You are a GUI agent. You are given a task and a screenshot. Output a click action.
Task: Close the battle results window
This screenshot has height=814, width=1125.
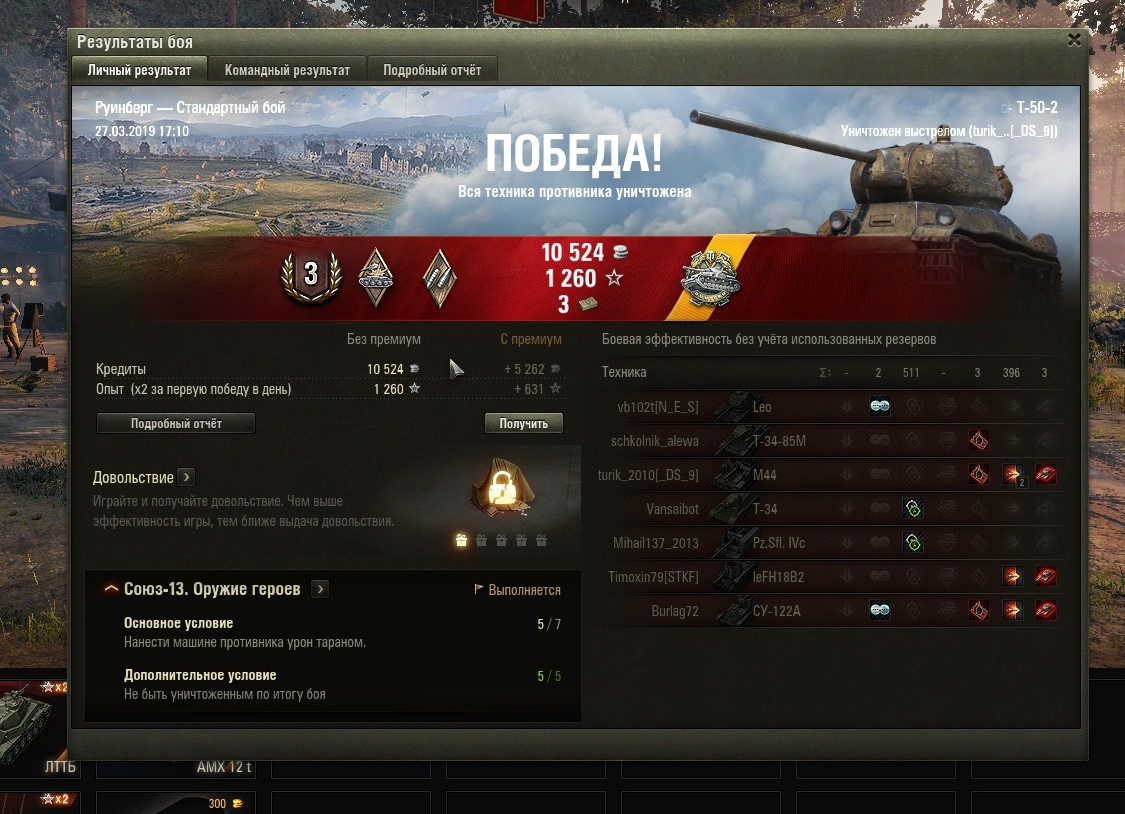click(1074, 40)
